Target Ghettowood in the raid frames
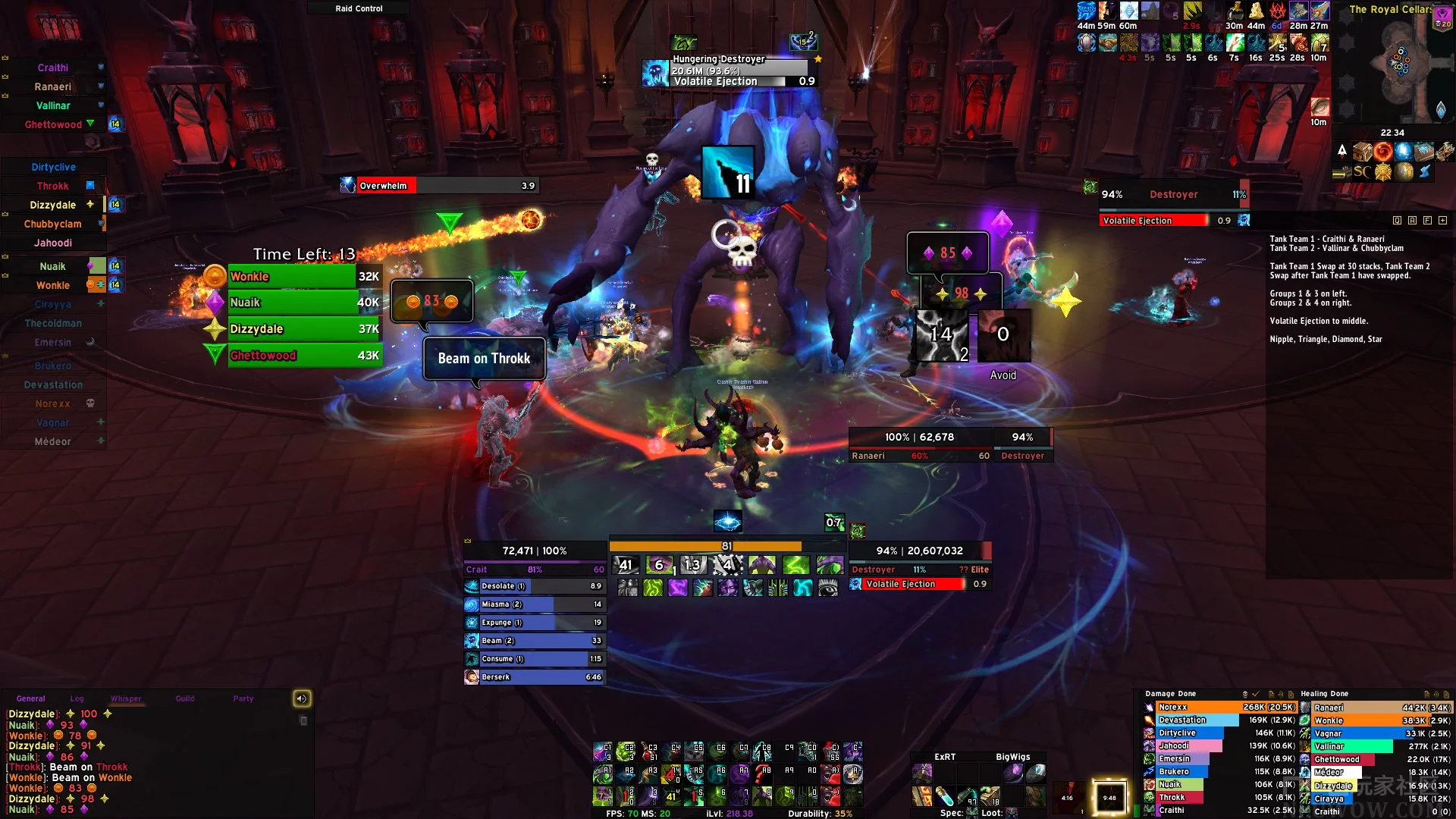 click(53, 124)
